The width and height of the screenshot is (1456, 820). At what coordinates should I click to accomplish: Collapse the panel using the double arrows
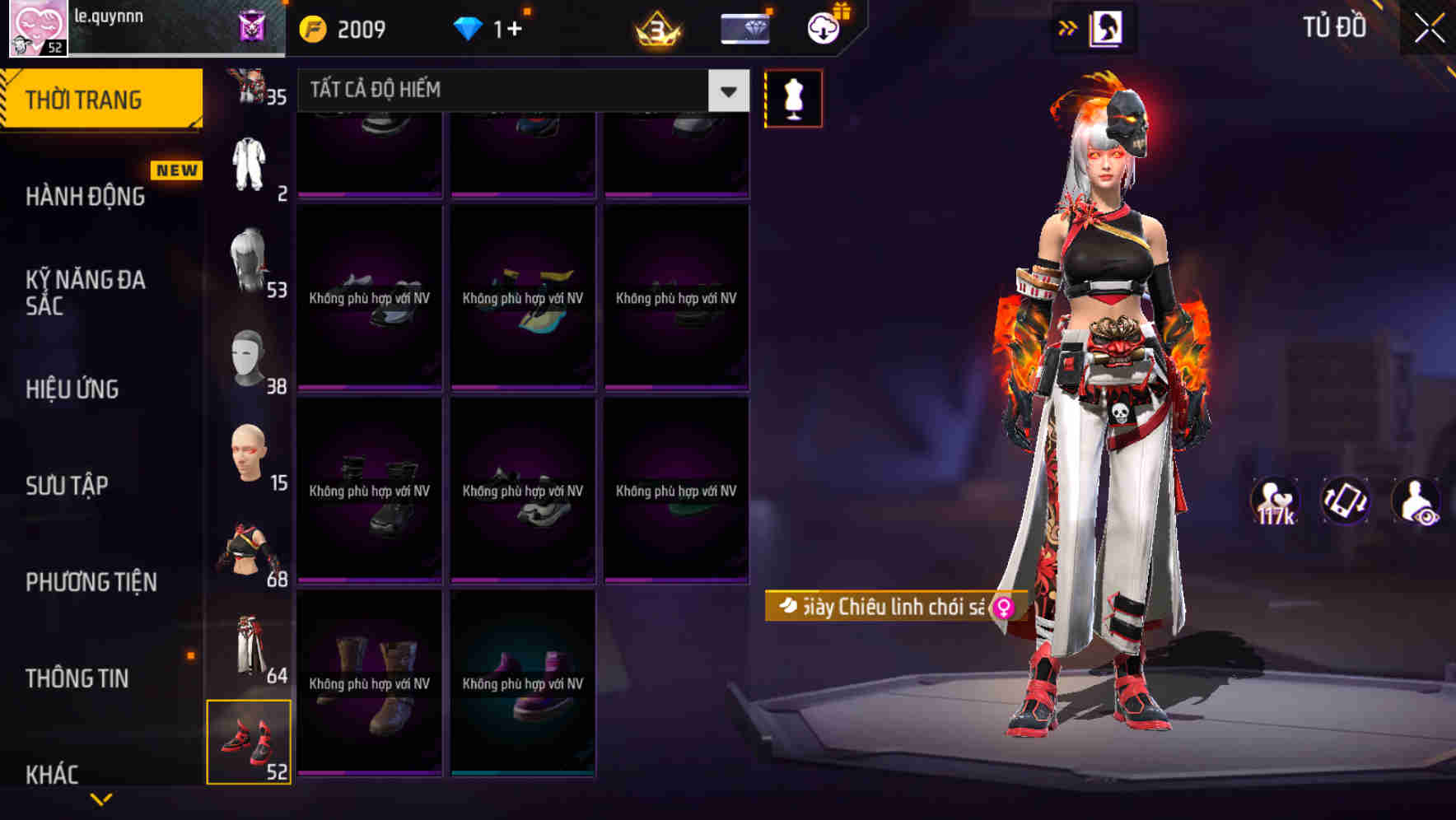[1068, 27]
